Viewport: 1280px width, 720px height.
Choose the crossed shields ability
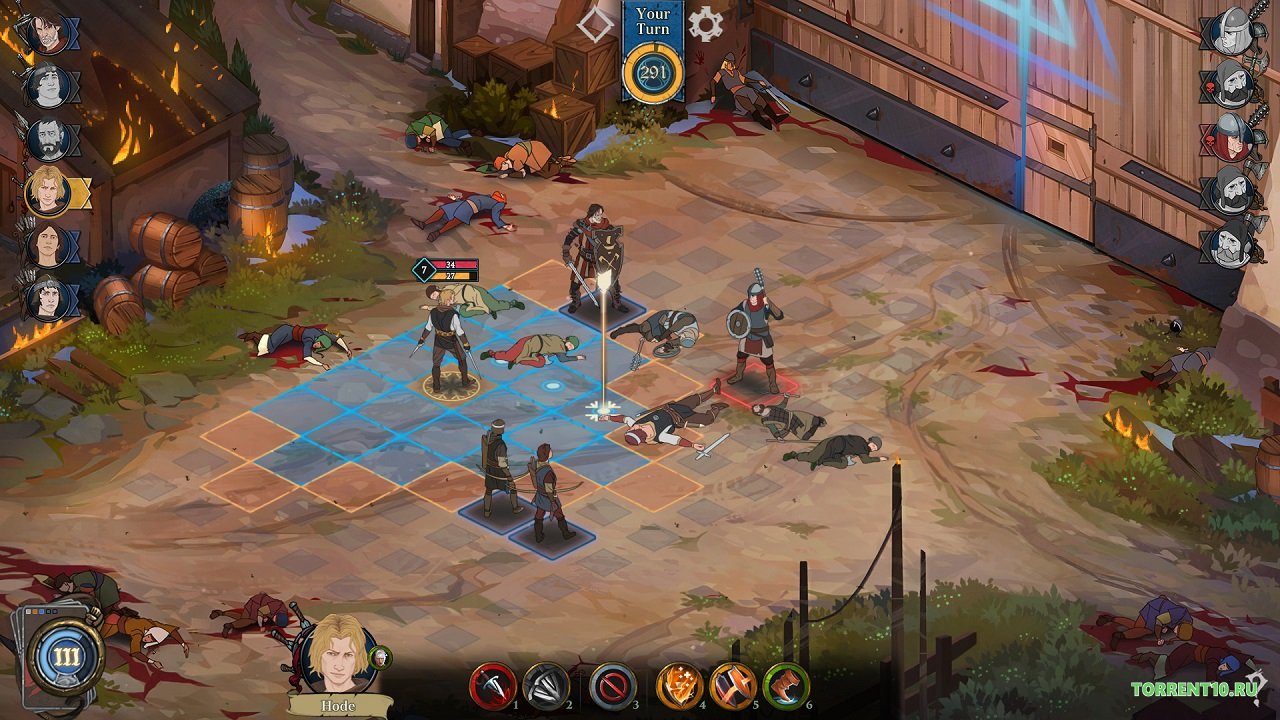tap(733, 686)
